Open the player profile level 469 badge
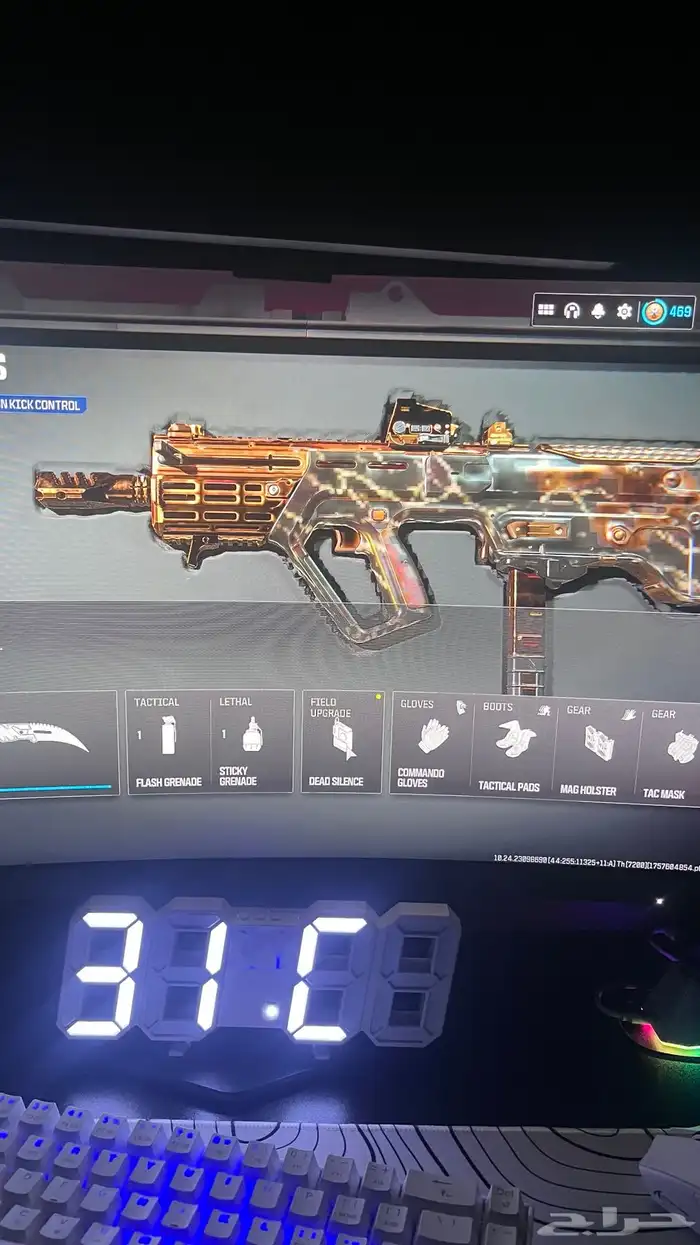The height and width of the screenshot is (1245, 700). (668, 311)
